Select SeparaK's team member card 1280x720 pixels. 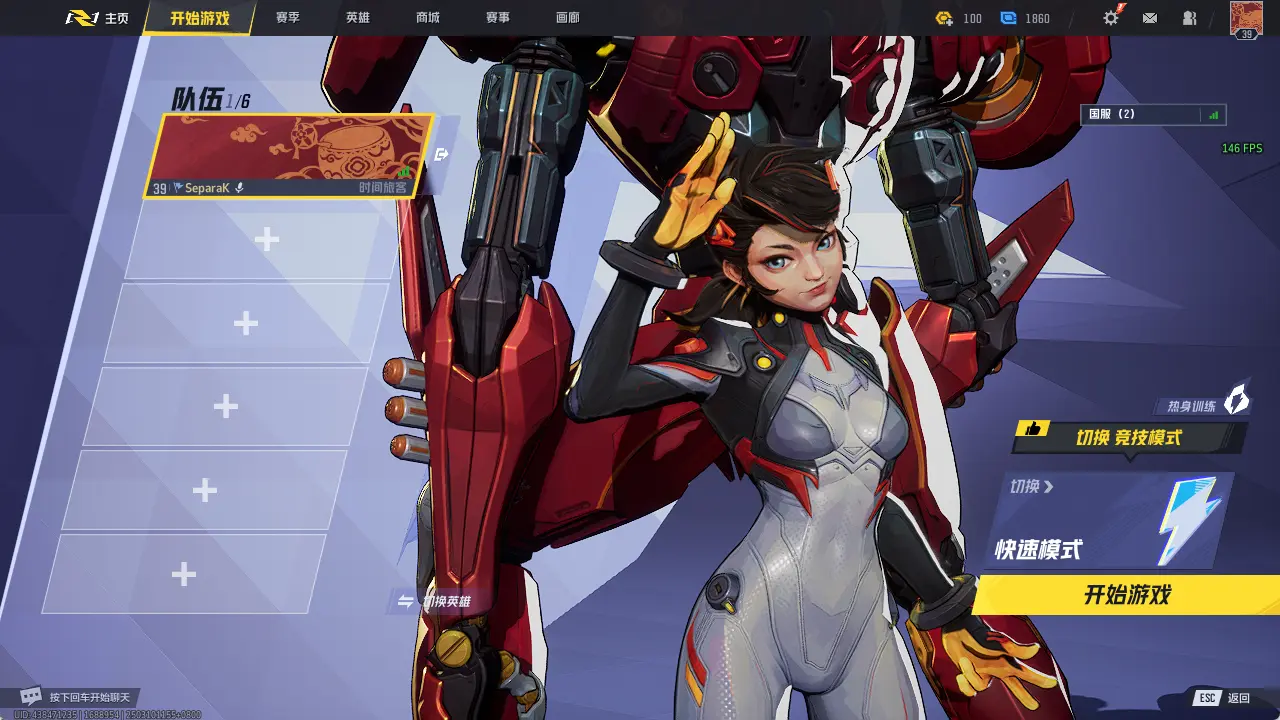point(288,156)
